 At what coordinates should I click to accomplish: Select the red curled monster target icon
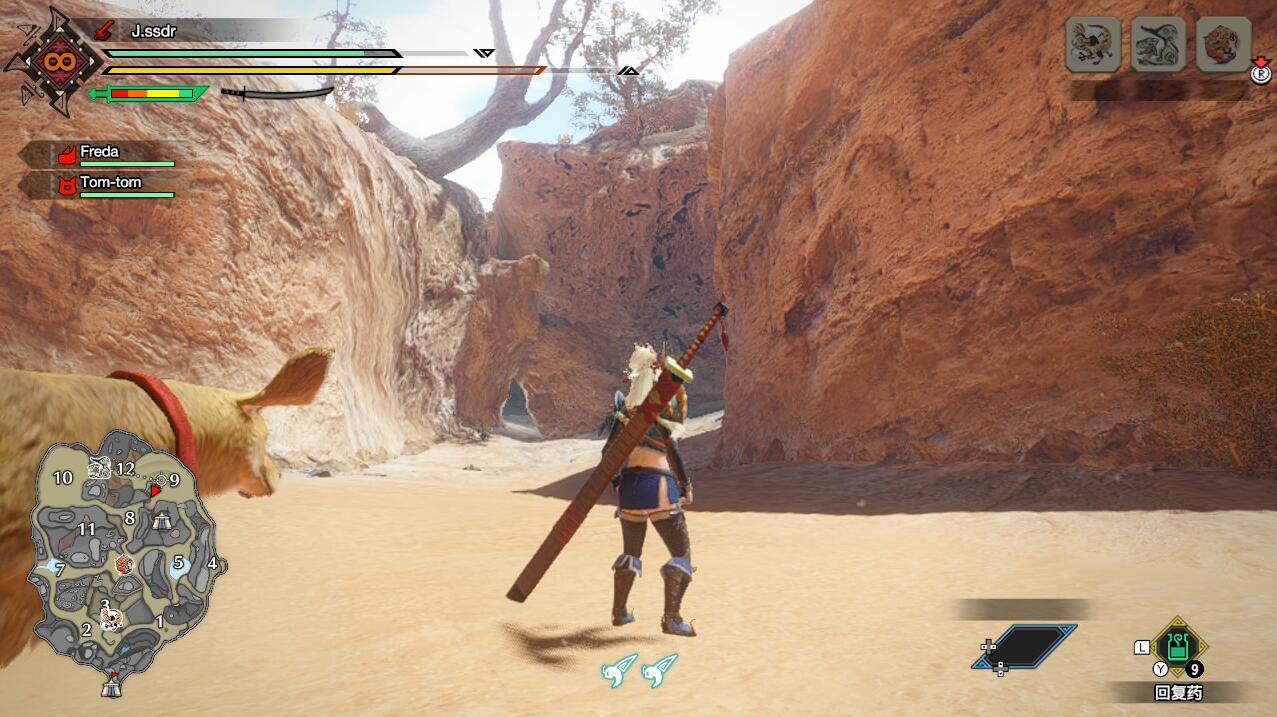tap(1223, 45)
